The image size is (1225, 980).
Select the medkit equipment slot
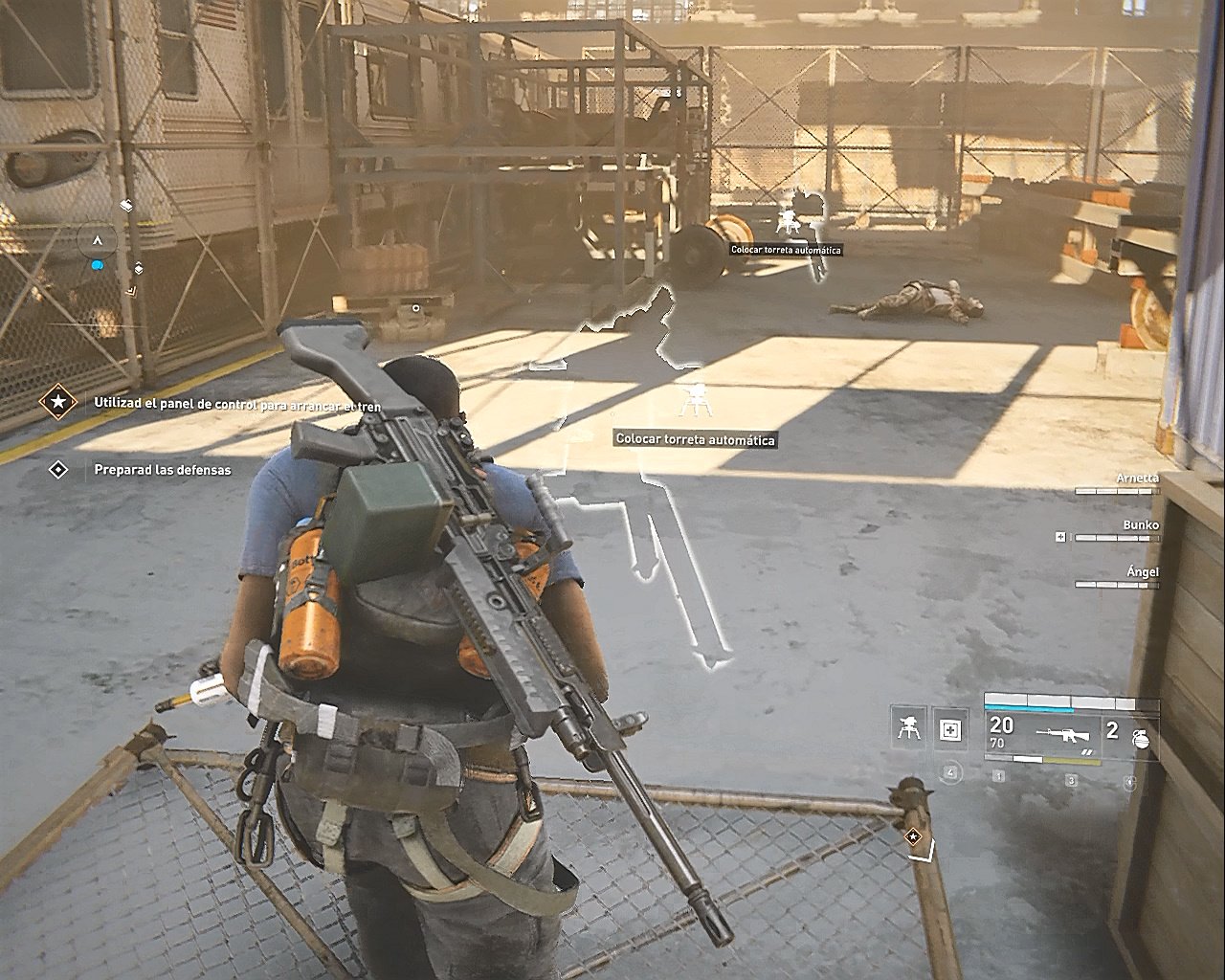point(949,730)
